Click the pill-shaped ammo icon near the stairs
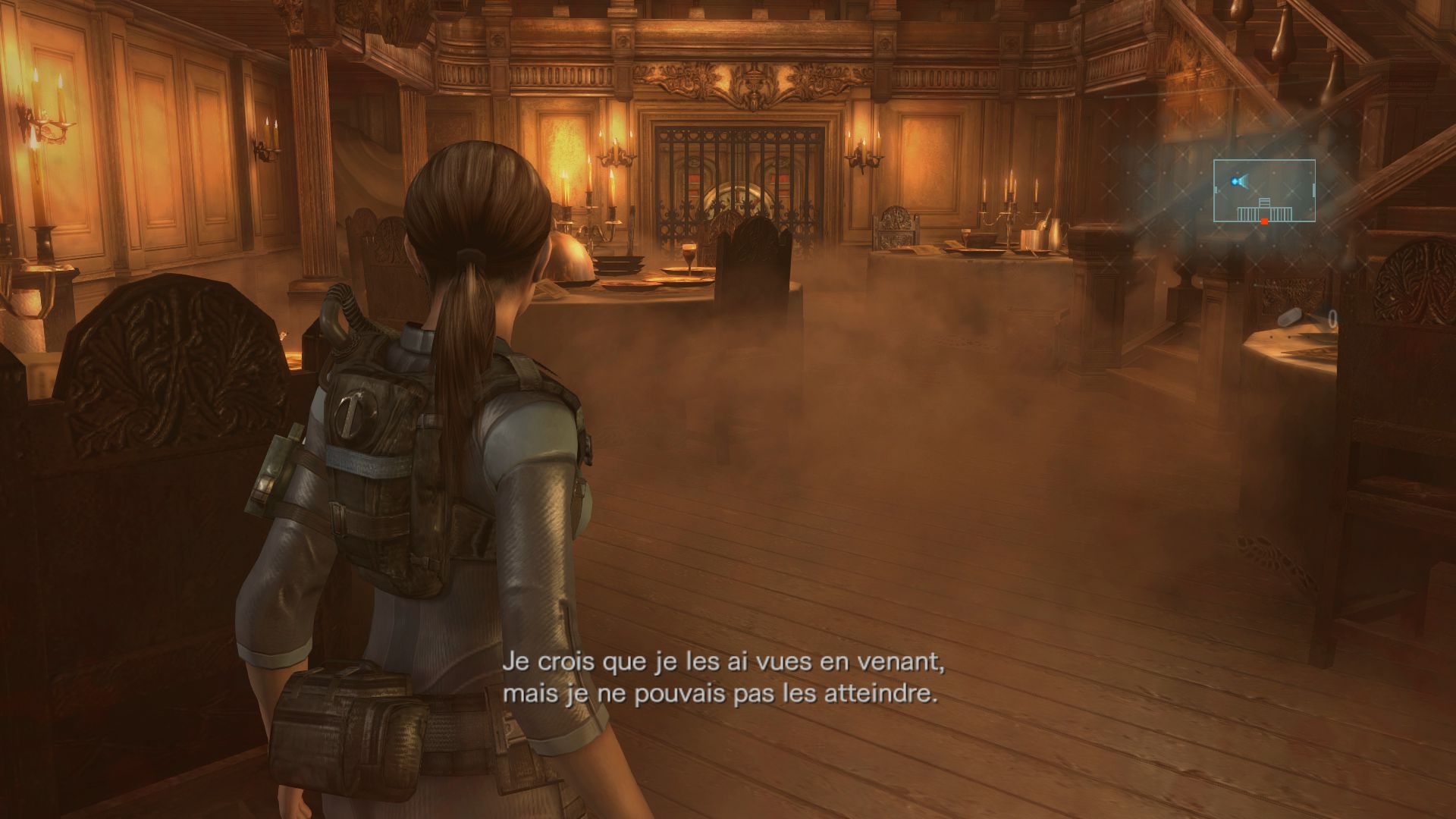Screen dimensions: 1456x819 pyautogui.click(x=1291, y=316)
